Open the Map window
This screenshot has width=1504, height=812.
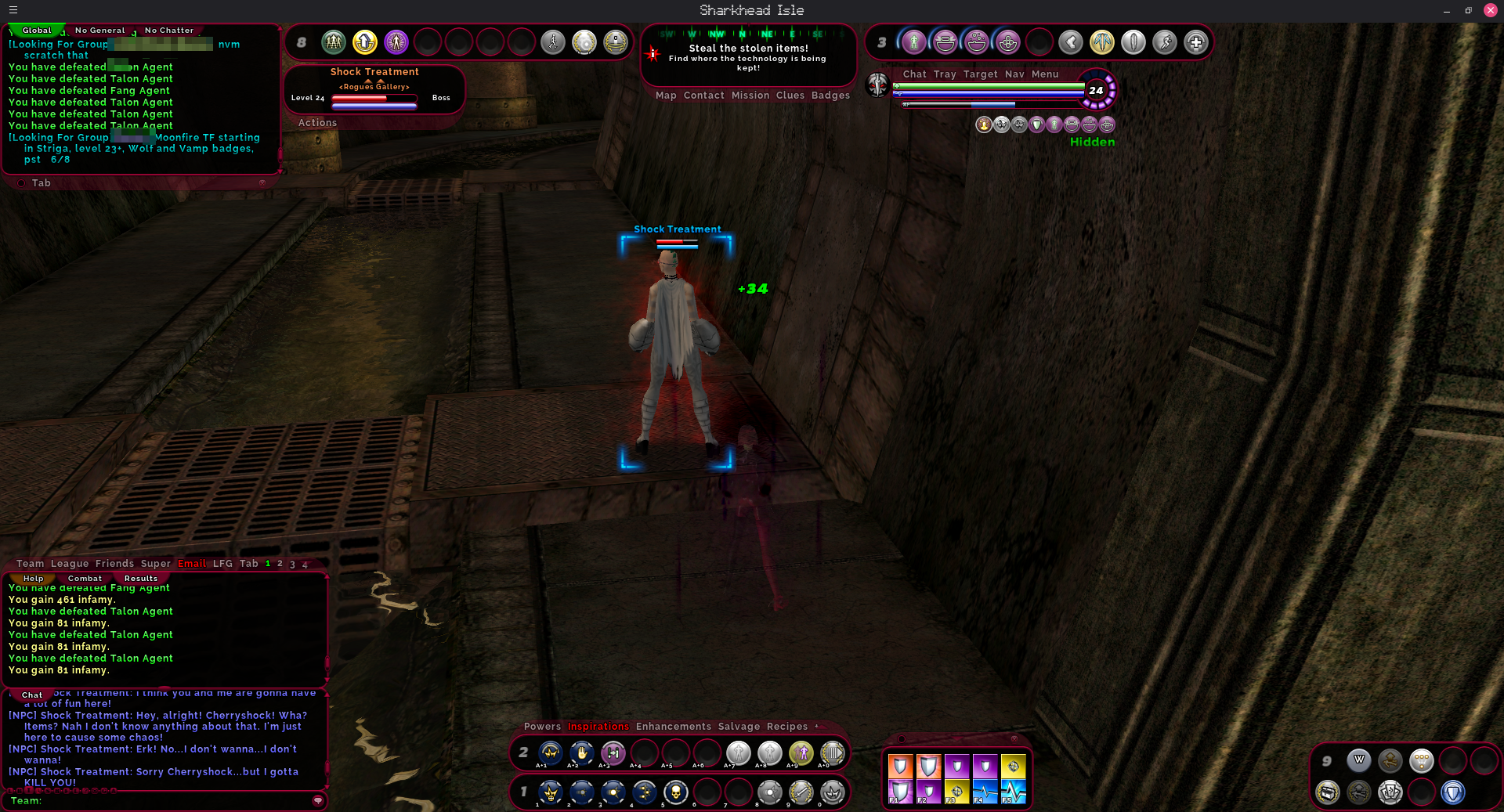(666, 96)
